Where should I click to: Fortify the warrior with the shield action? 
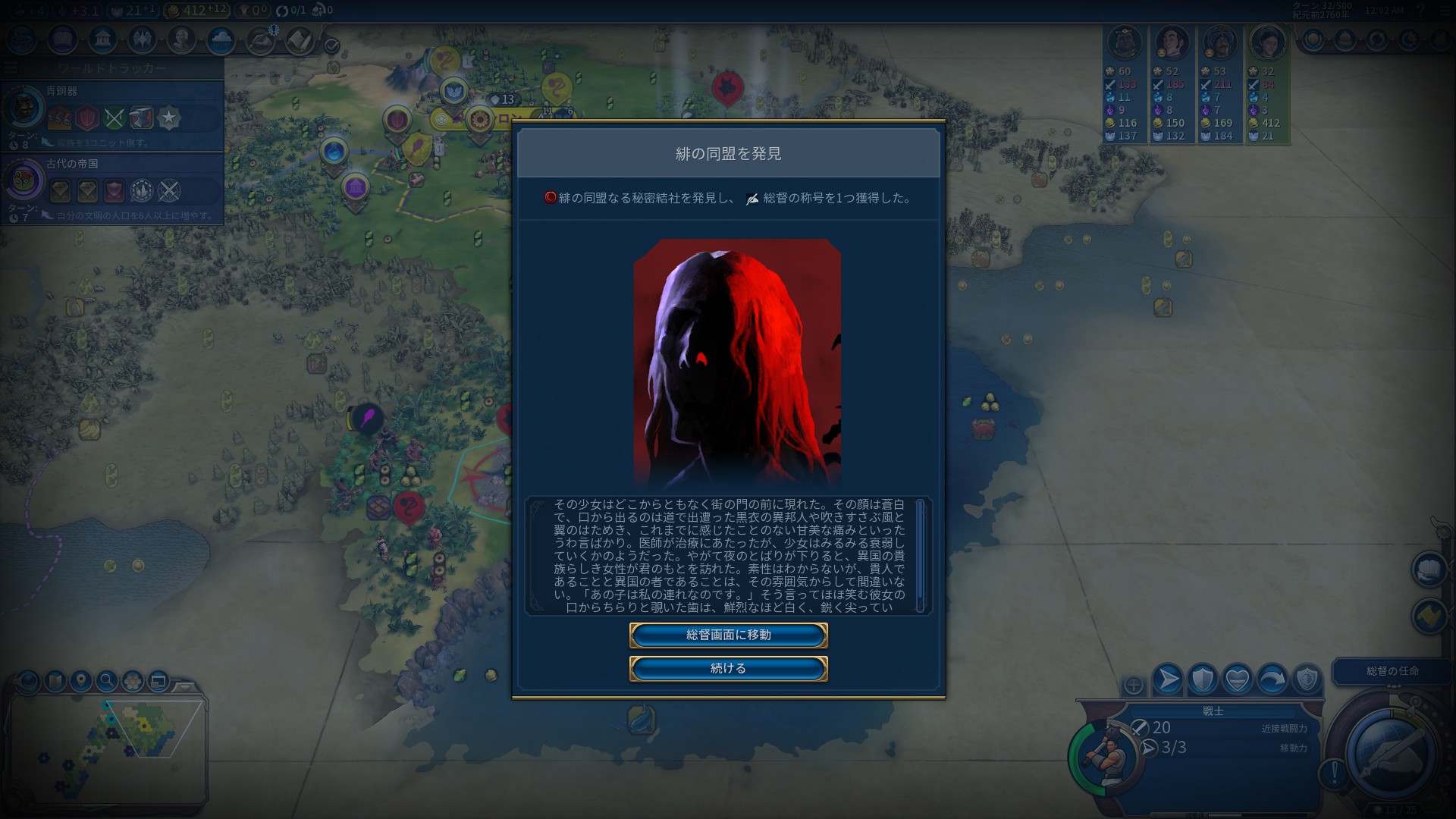tap(1203, 679)
